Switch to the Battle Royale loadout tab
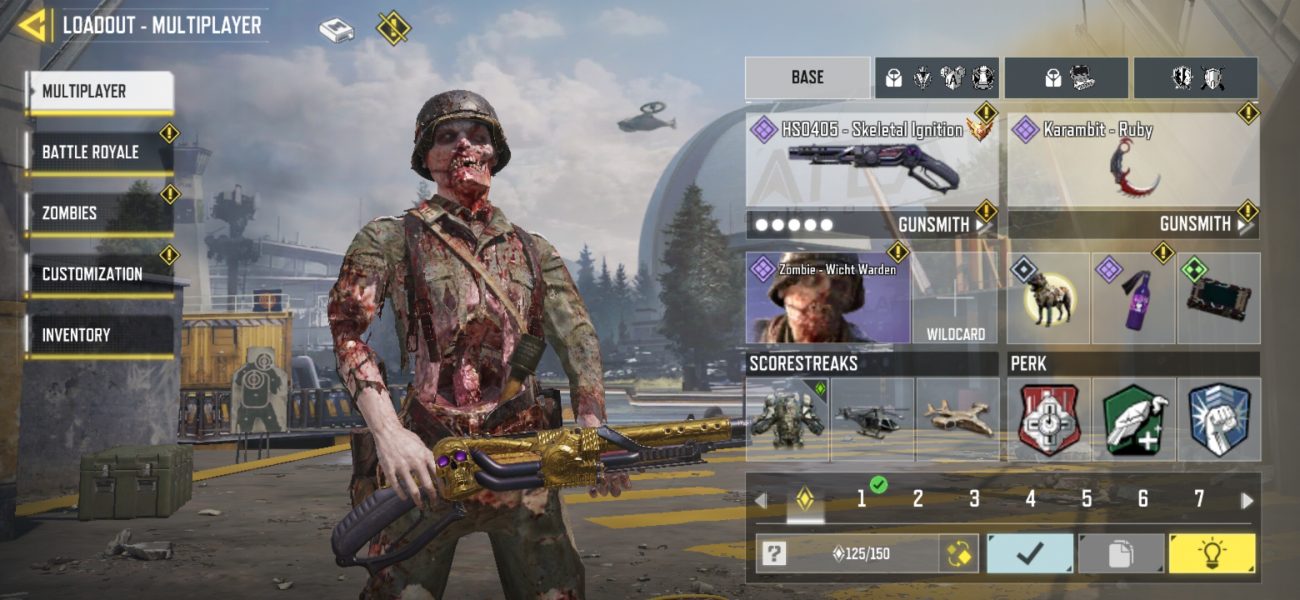 pyautogui.click(x=100, y=152)
